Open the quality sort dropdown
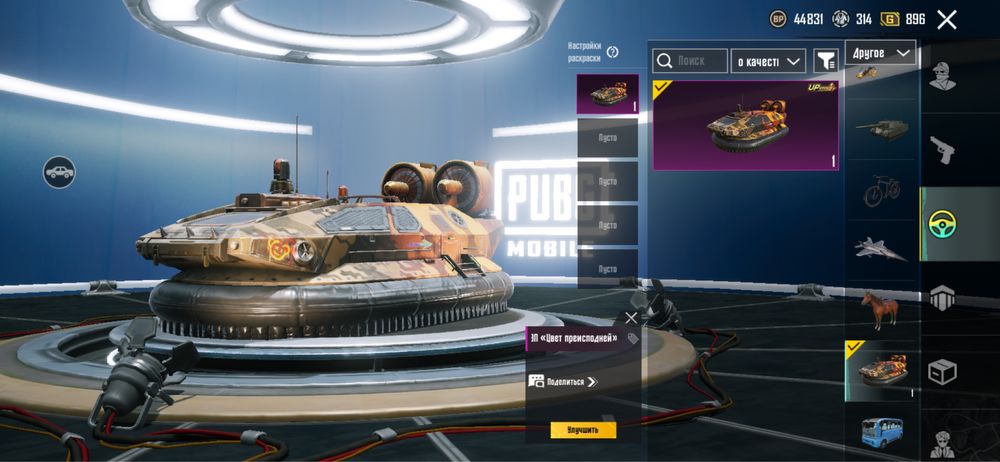Viewport: 1000px width, 462px height. click(768, 61)
